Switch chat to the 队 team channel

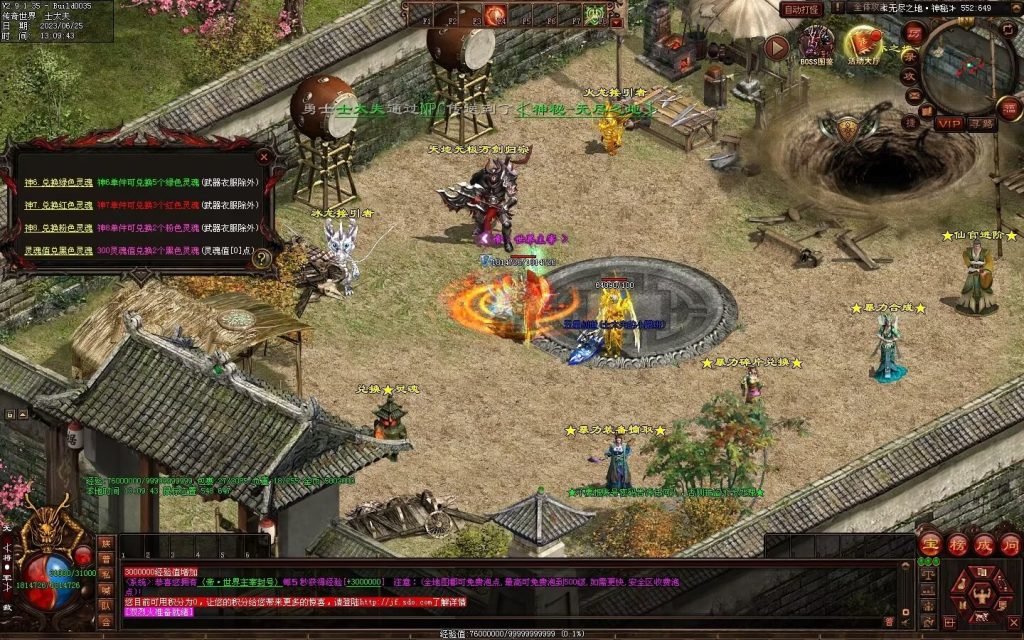coord(105,606)
